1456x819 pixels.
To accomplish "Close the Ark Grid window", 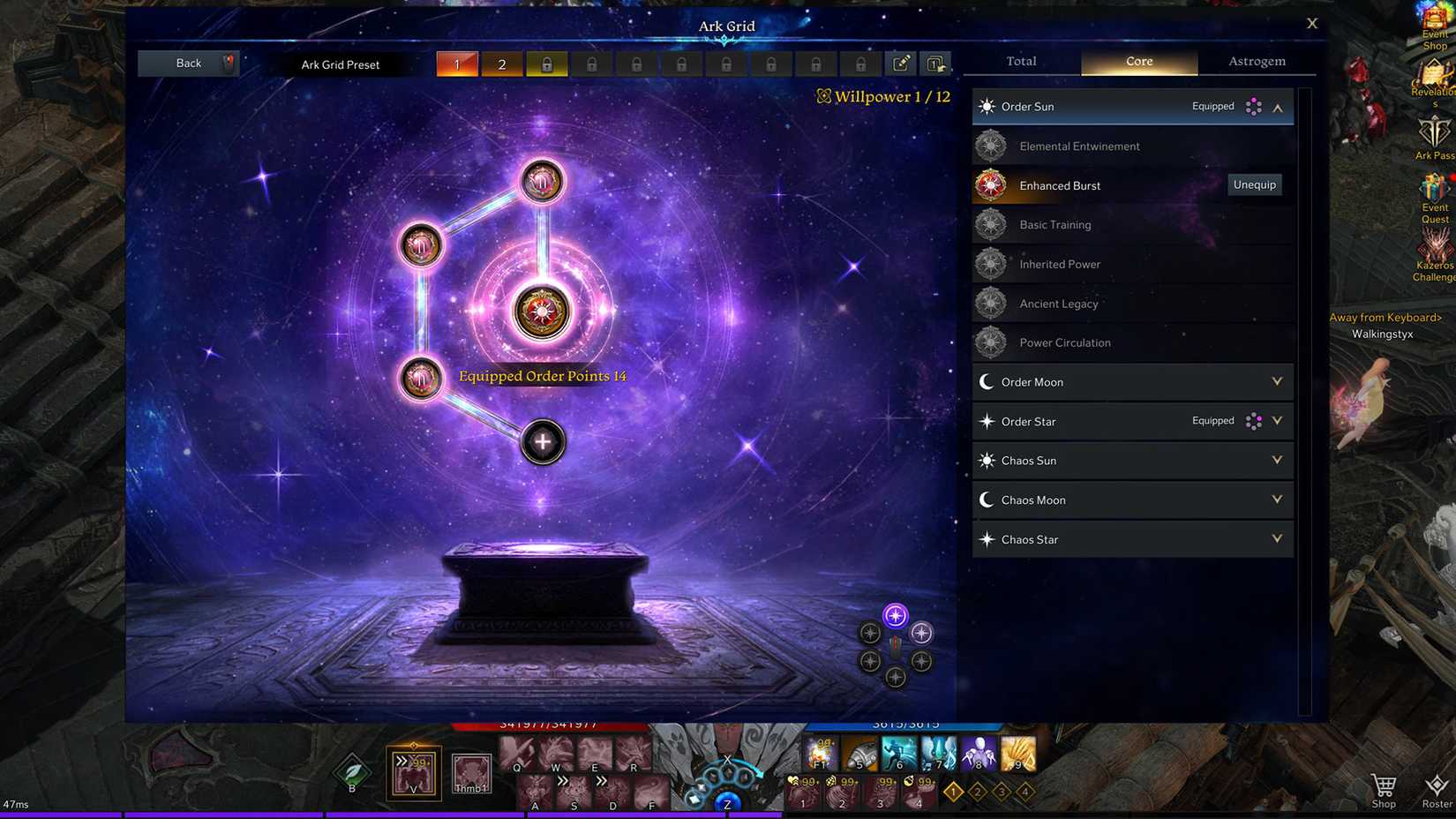I will tap(1311, 24).
